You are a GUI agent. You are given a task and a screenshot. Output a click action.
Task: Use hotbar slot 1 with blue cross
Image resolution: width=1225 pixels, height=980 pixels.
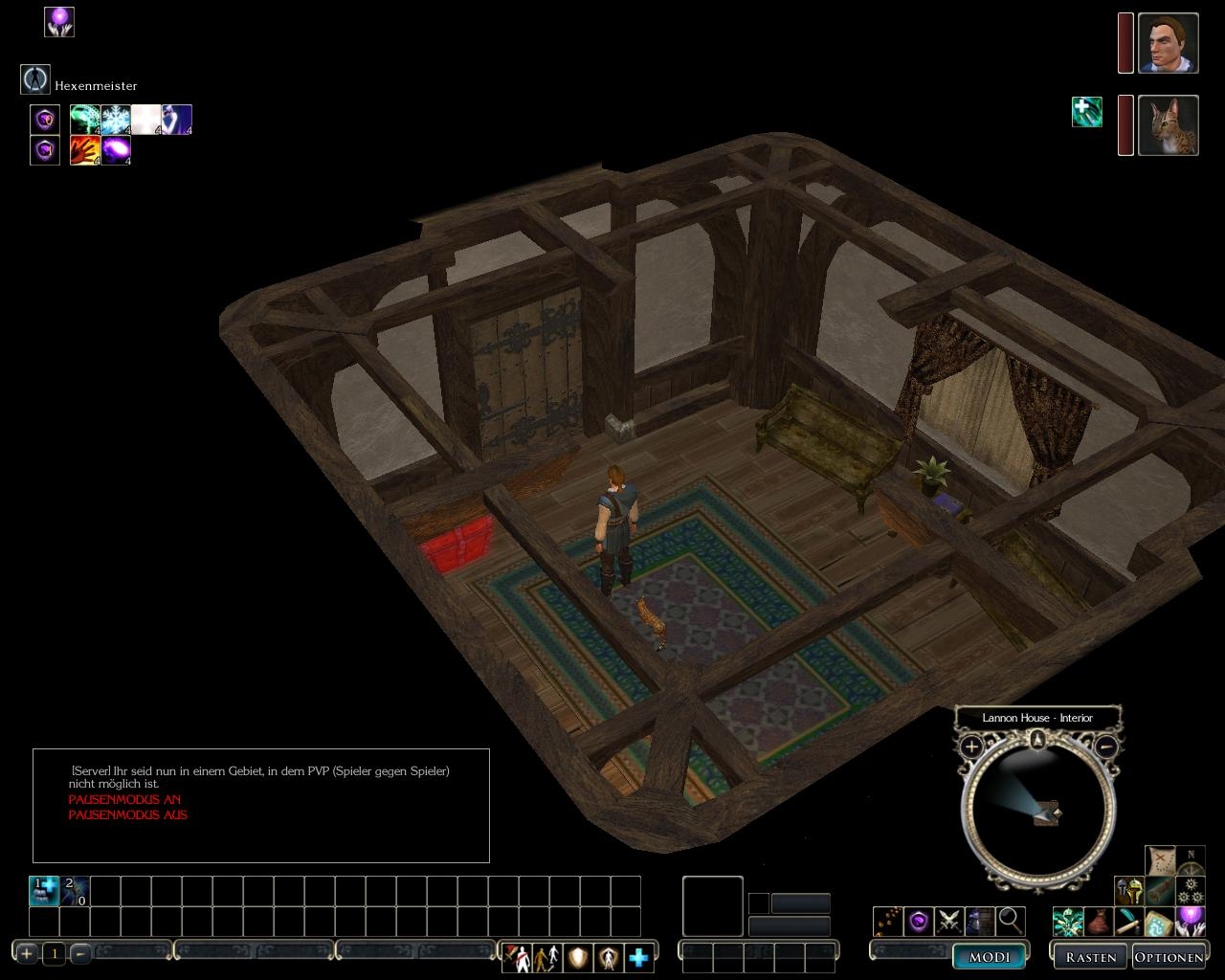click(44, 891)
